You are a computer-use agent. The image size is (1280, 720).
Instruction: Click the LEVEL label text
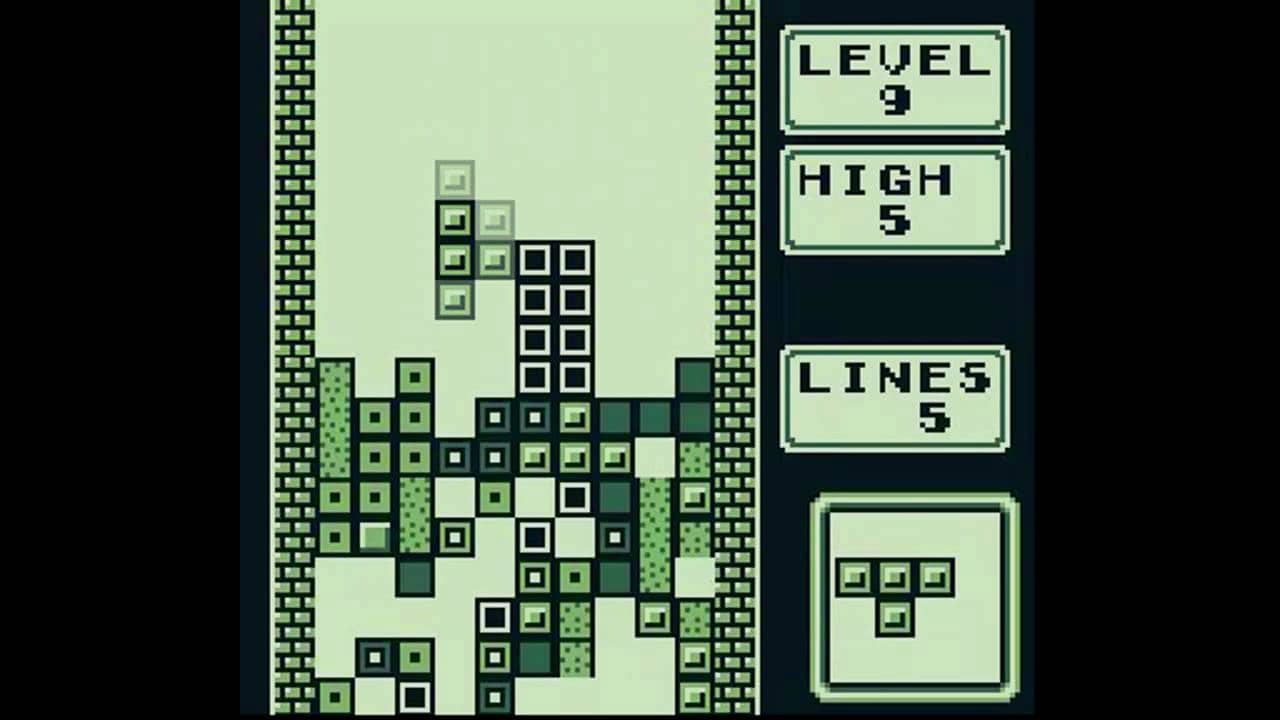tap(893, 60)
